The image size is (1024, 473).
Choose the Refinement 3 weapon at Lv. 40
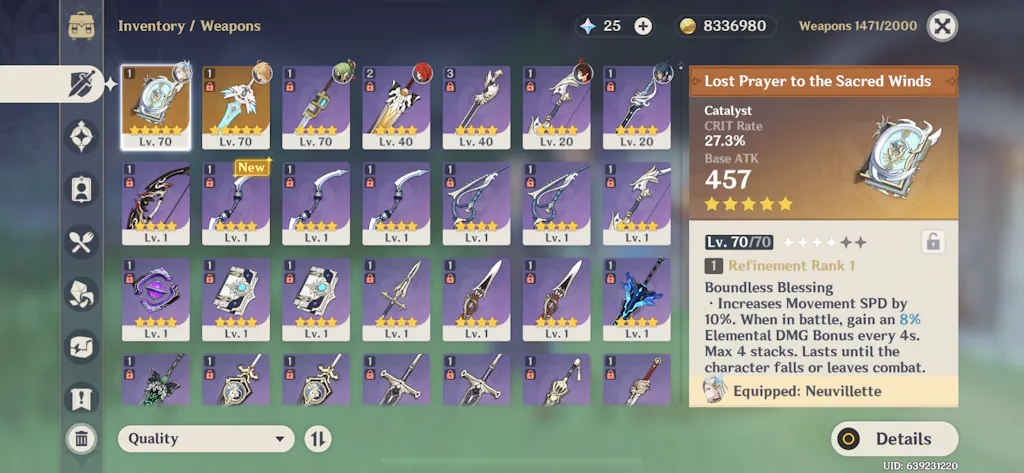tap(476, 107)
